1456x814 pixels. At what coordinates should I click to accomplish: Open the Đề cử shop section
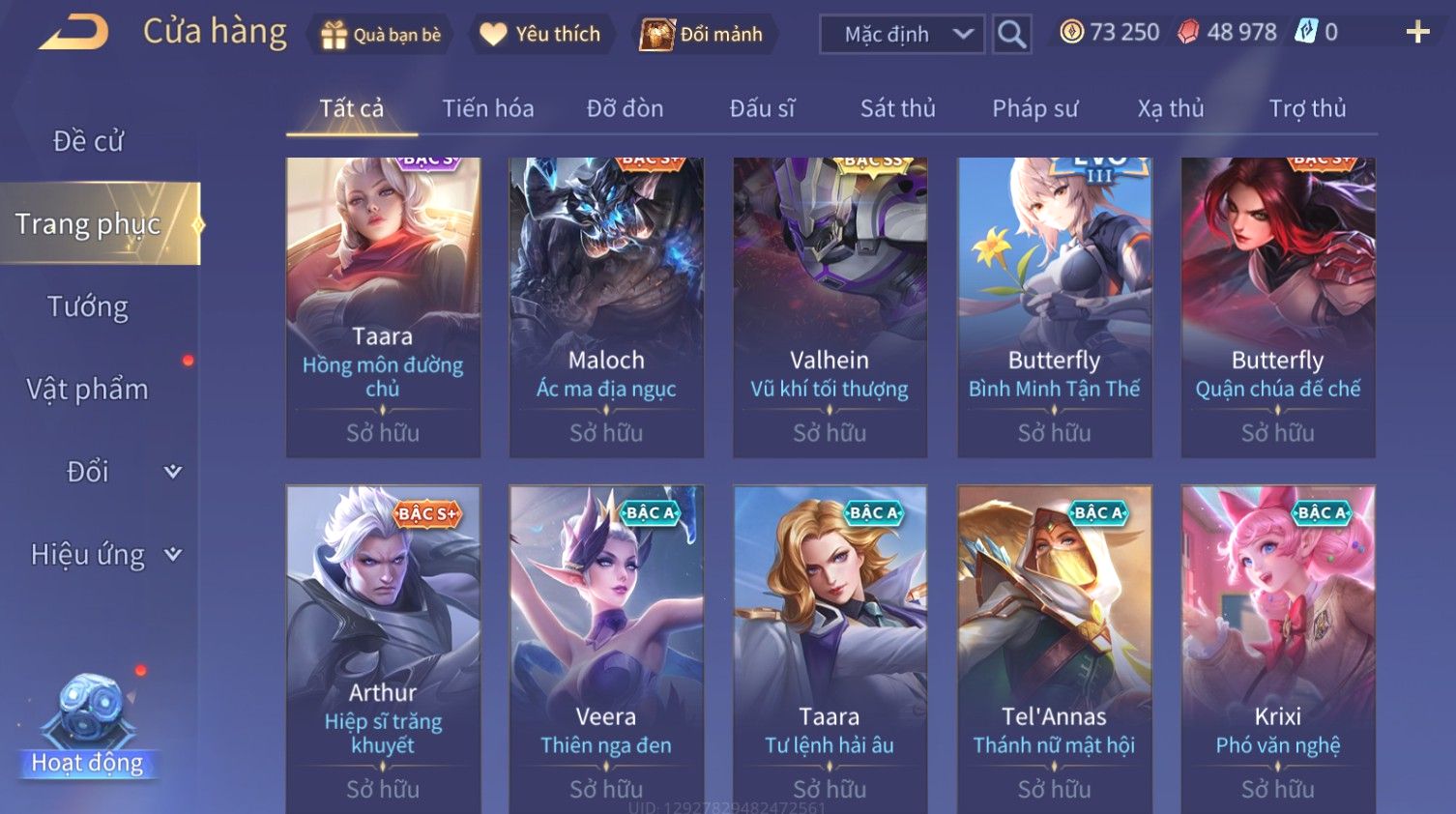tap(88, 141)
